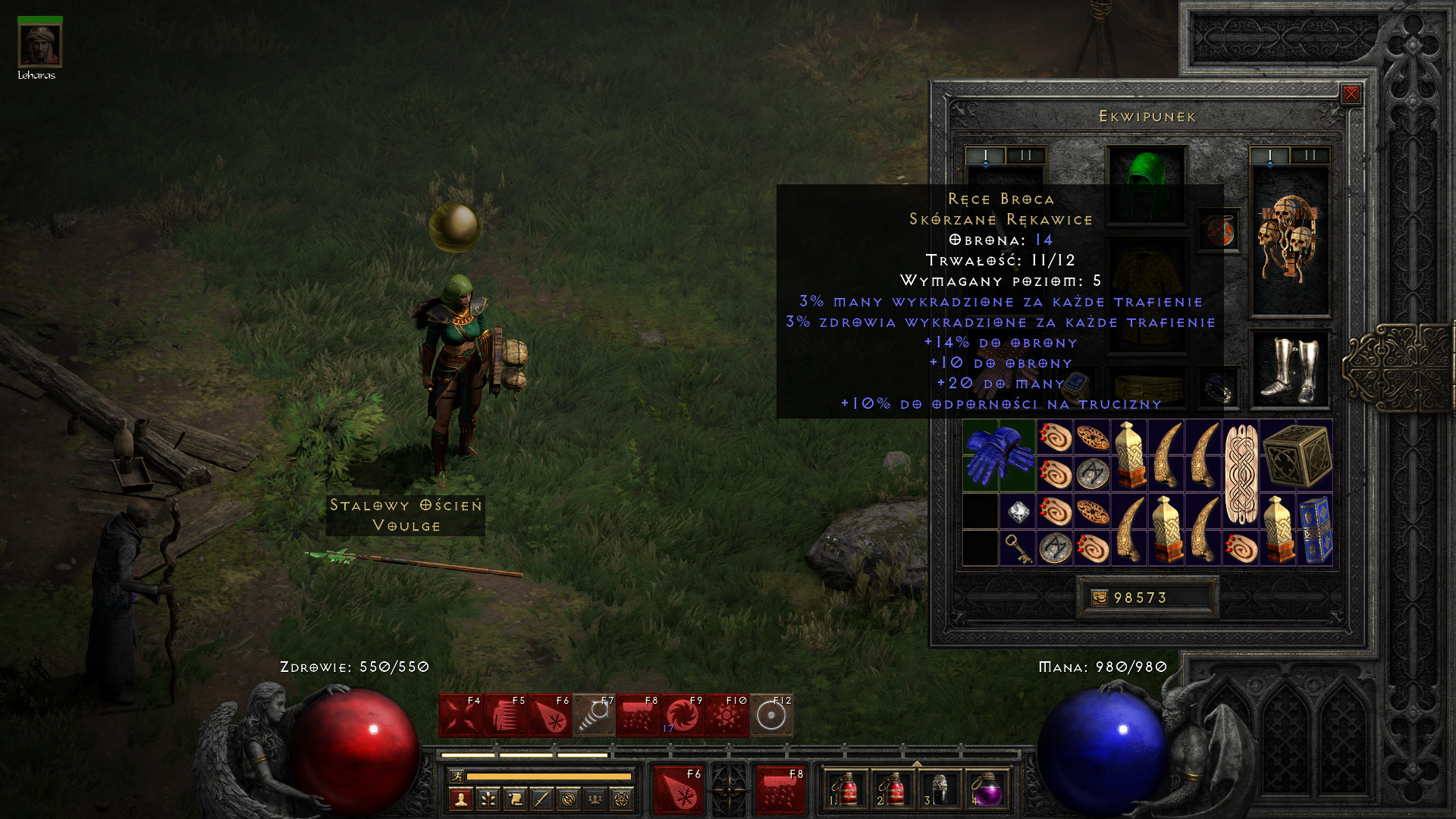Open the quest log scroll button

pyautogui.click(x=515, y=799)
